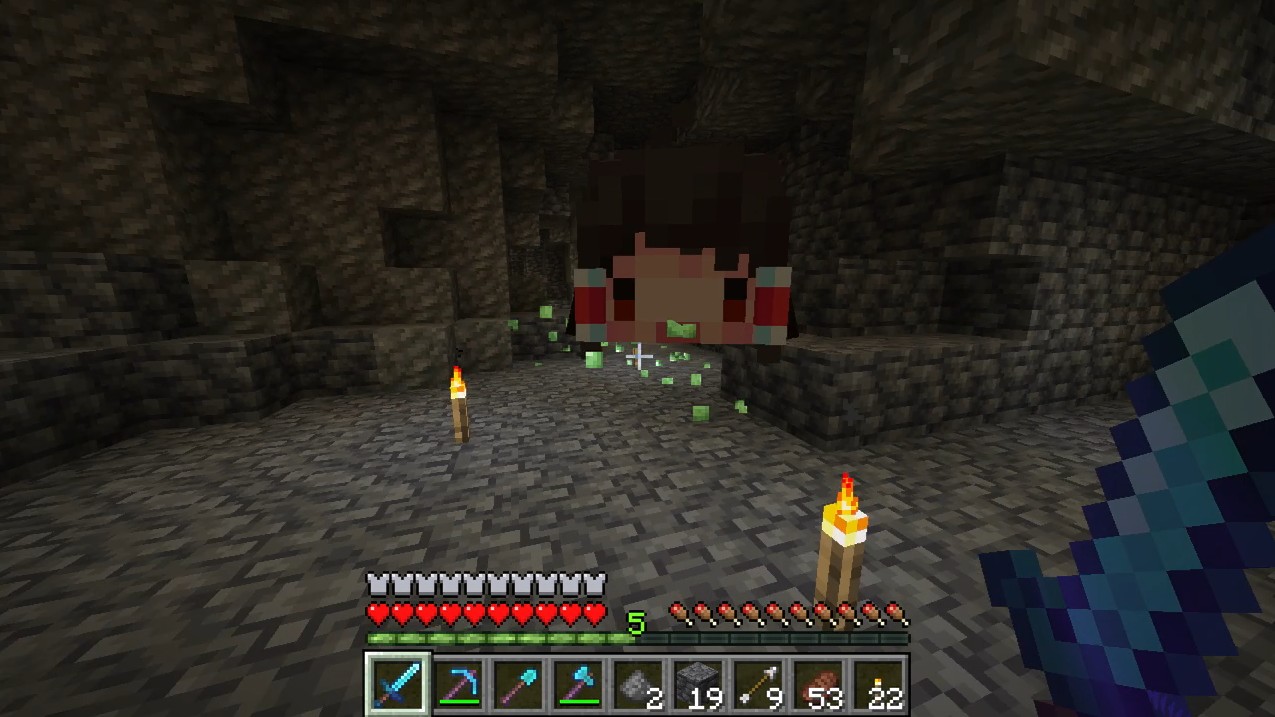This screenshot has width=1275, height=717.
Task: Select the gray item stack of 2
Action: pyautogui.click(x=637, y=685)
